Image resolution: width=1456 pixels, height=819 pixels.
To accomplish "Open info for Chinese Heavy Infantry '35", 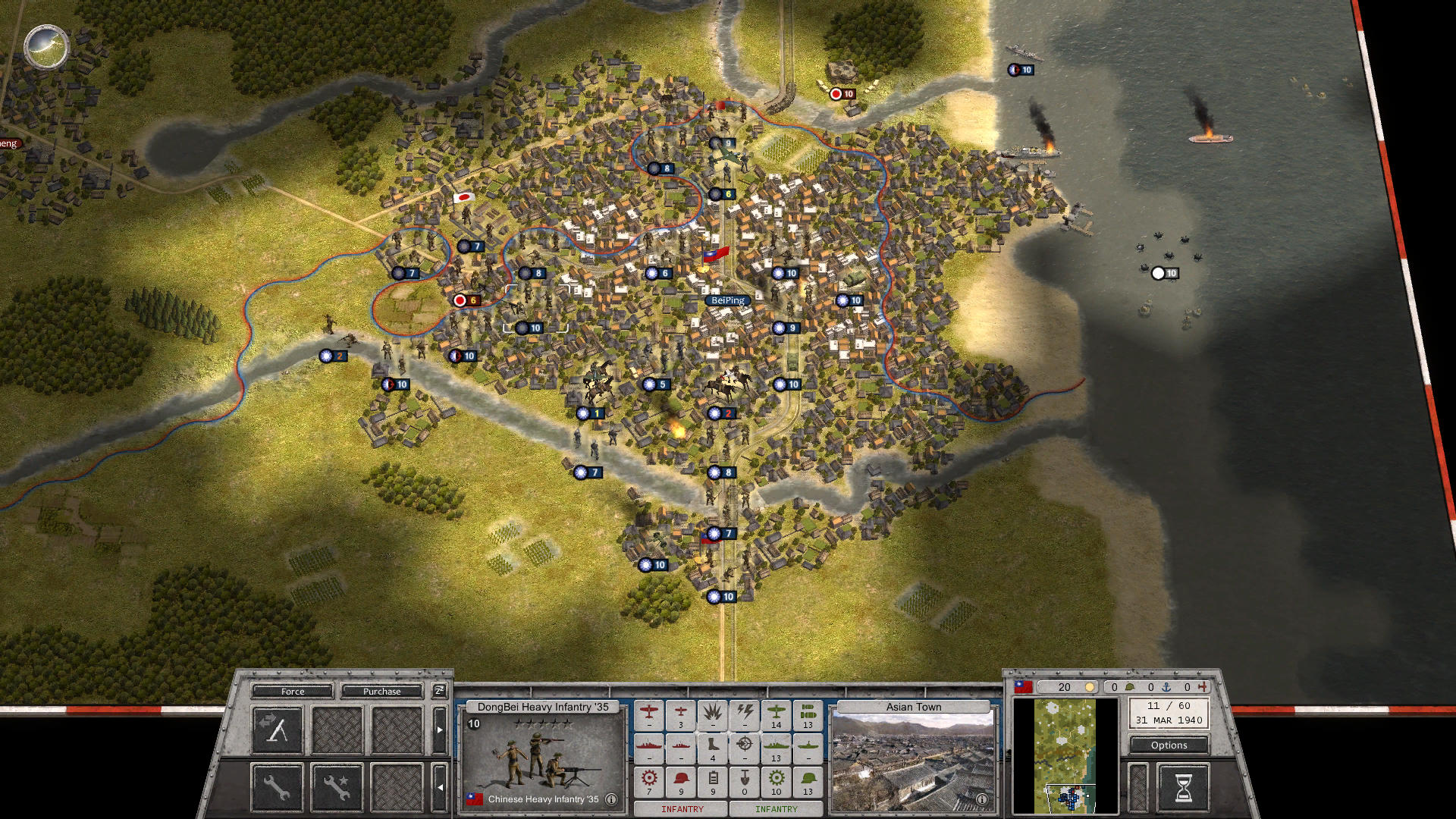I will coord(610,799).
